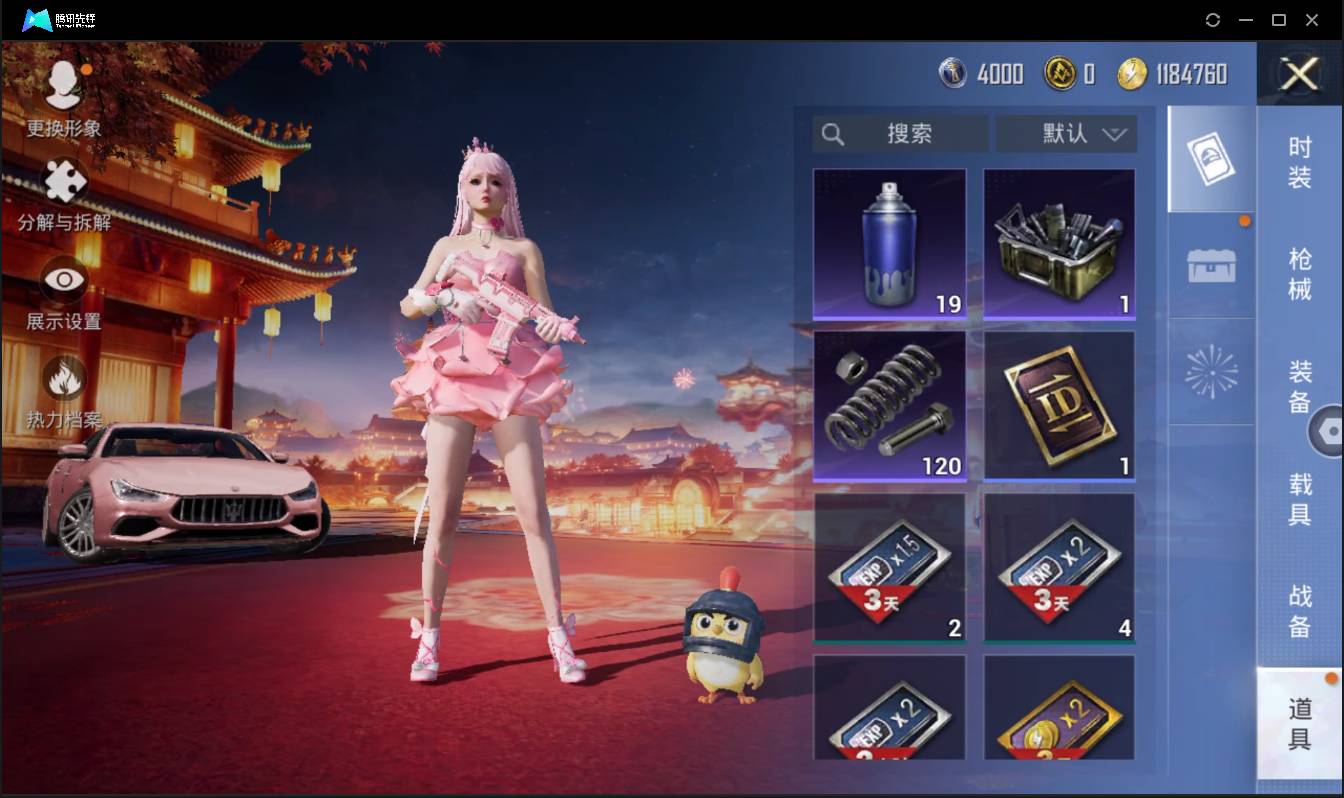Screen dimensions: 1344x798
Task: Click the silver coin currency icon
Action: coord(951,74)
